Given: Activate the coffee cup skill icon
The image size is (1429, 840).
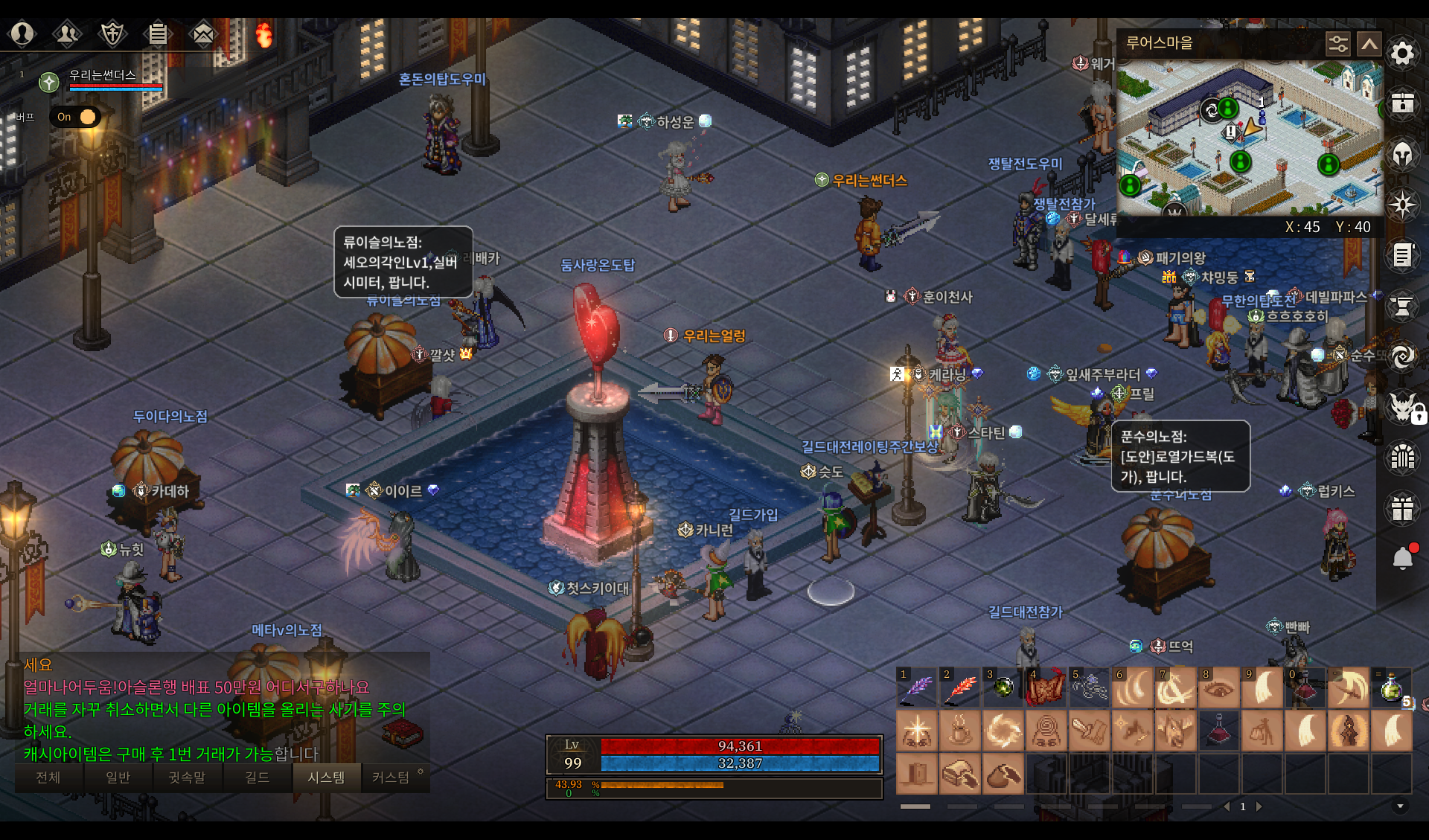Looking at the screenshot, I should point(960,731).
